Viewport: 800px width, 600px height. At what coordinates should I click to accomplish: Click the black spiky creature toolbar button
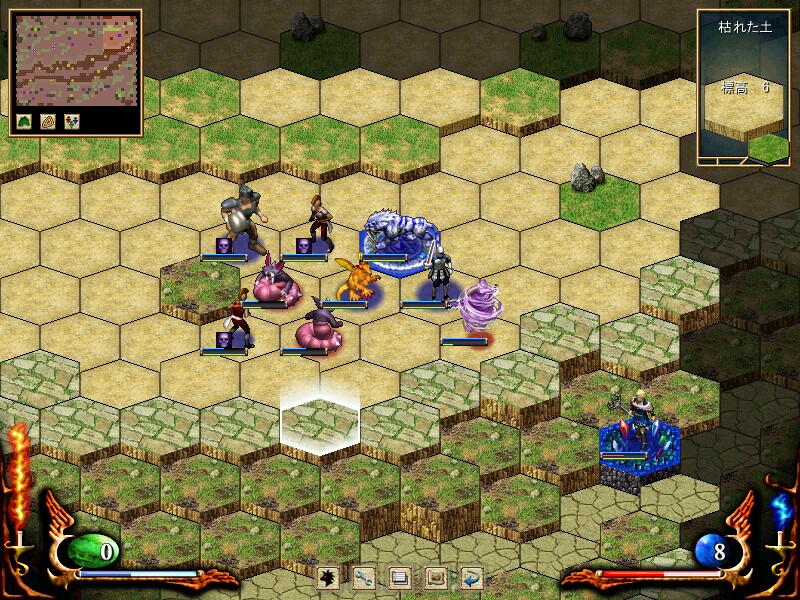coord(328,577)
